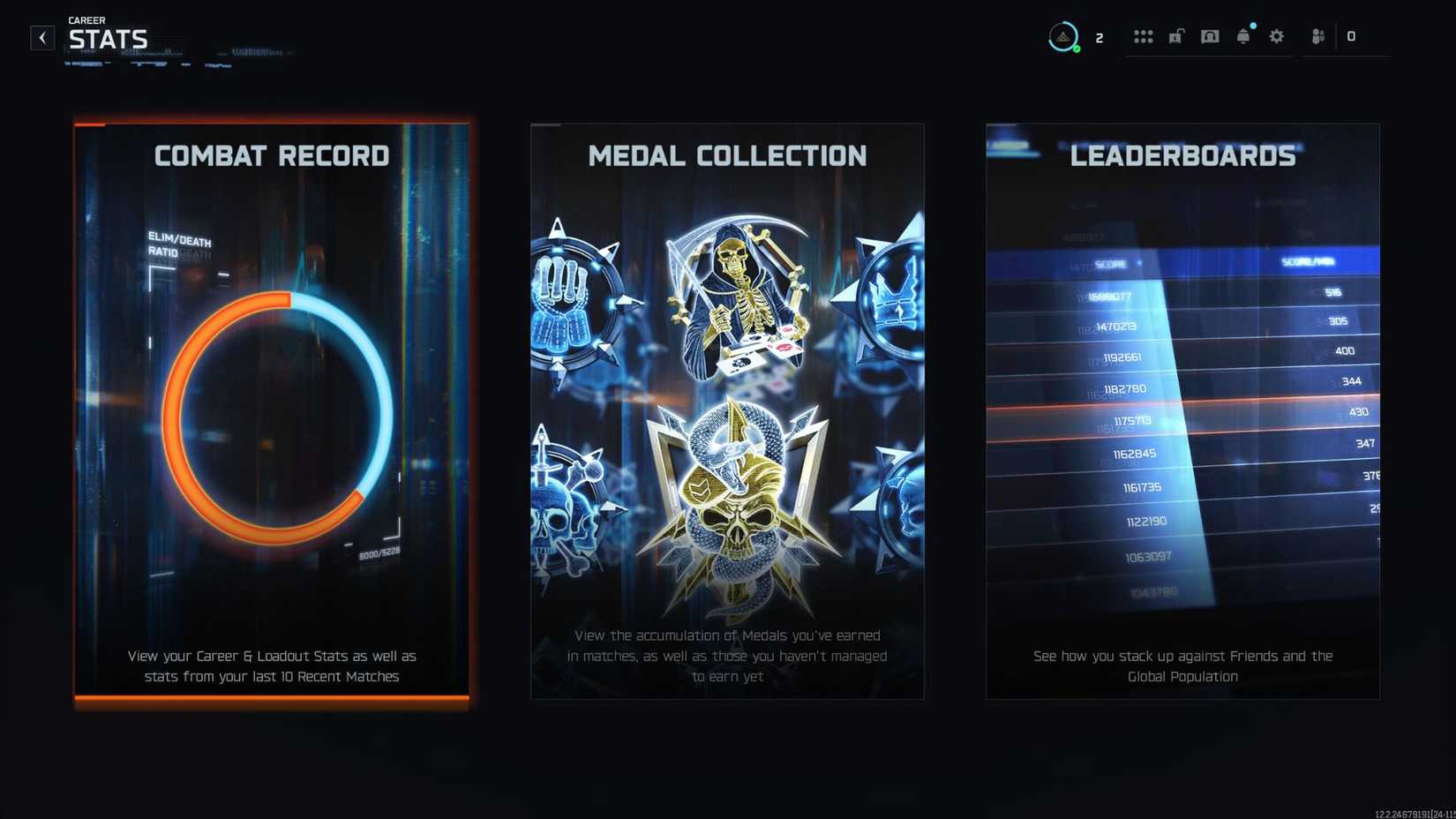Click your circular player rank emblem

pyautogui.click(x=1063, y=36)
